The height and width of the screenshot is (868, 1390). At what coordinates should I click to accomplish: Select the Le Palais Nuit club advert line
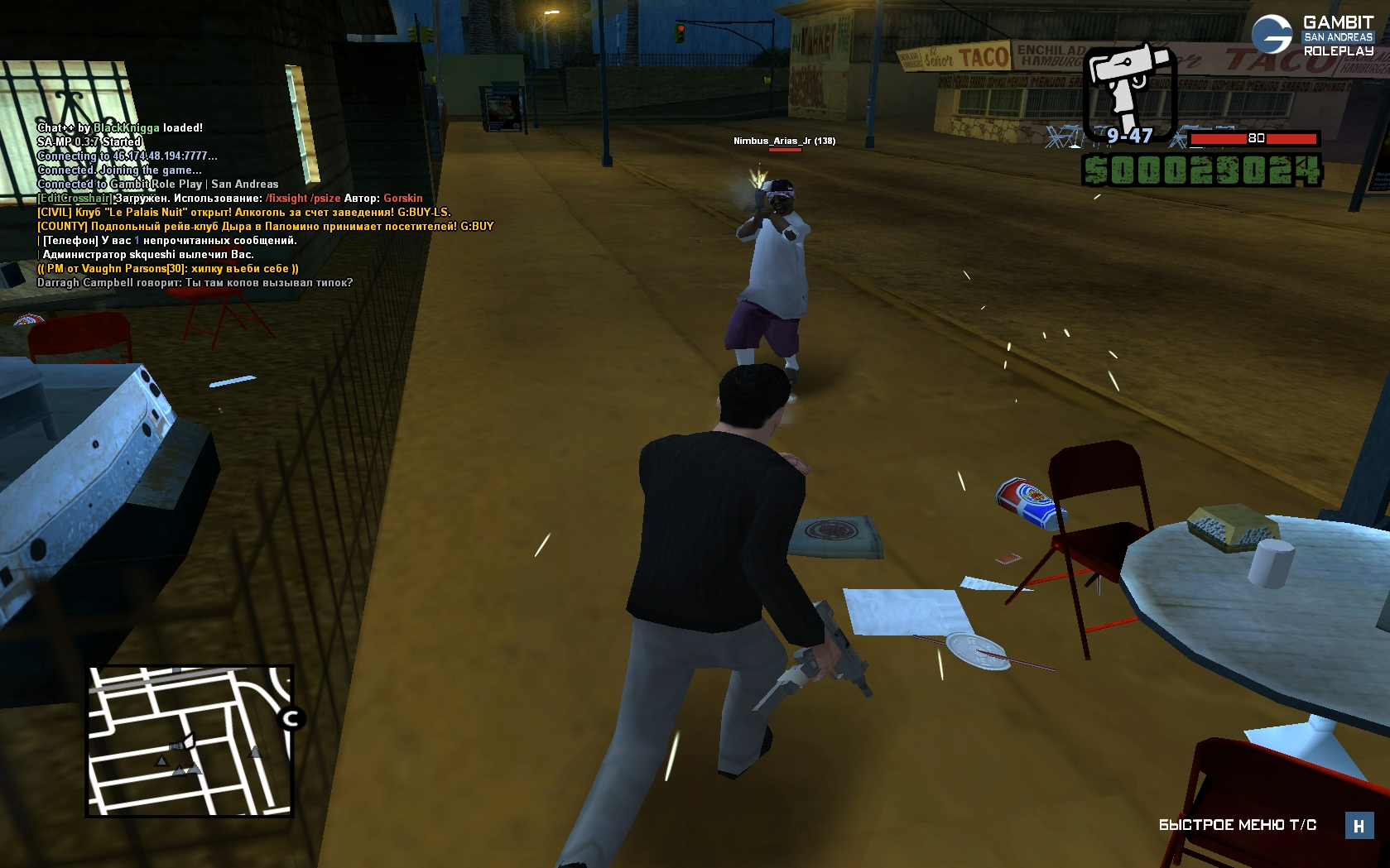(x=244, y=212)
